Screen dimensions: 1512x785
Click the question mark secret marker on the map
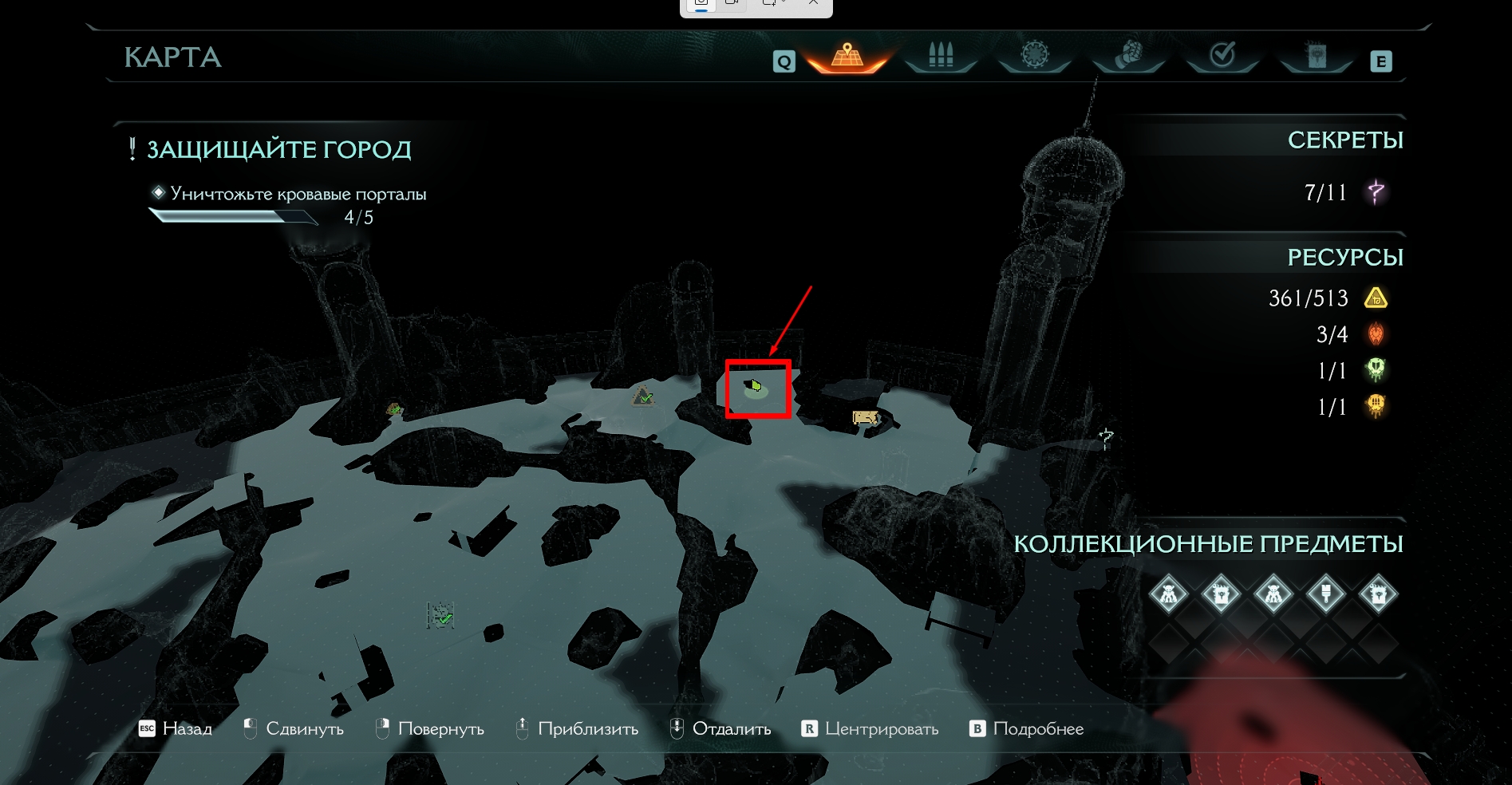(1106, 437)
